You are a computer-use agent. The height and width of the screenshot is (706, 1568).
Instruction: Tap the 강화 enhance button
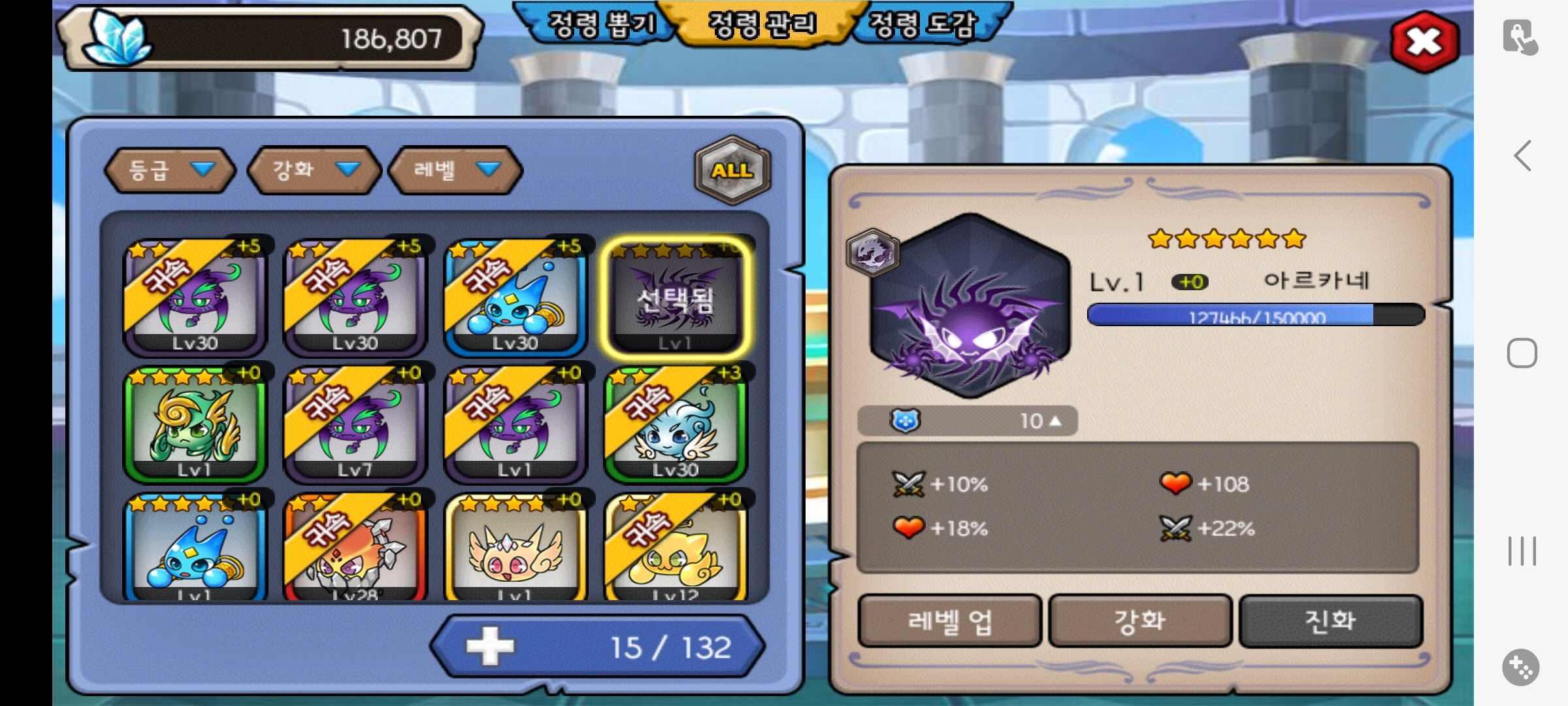tap(1140, 621)
